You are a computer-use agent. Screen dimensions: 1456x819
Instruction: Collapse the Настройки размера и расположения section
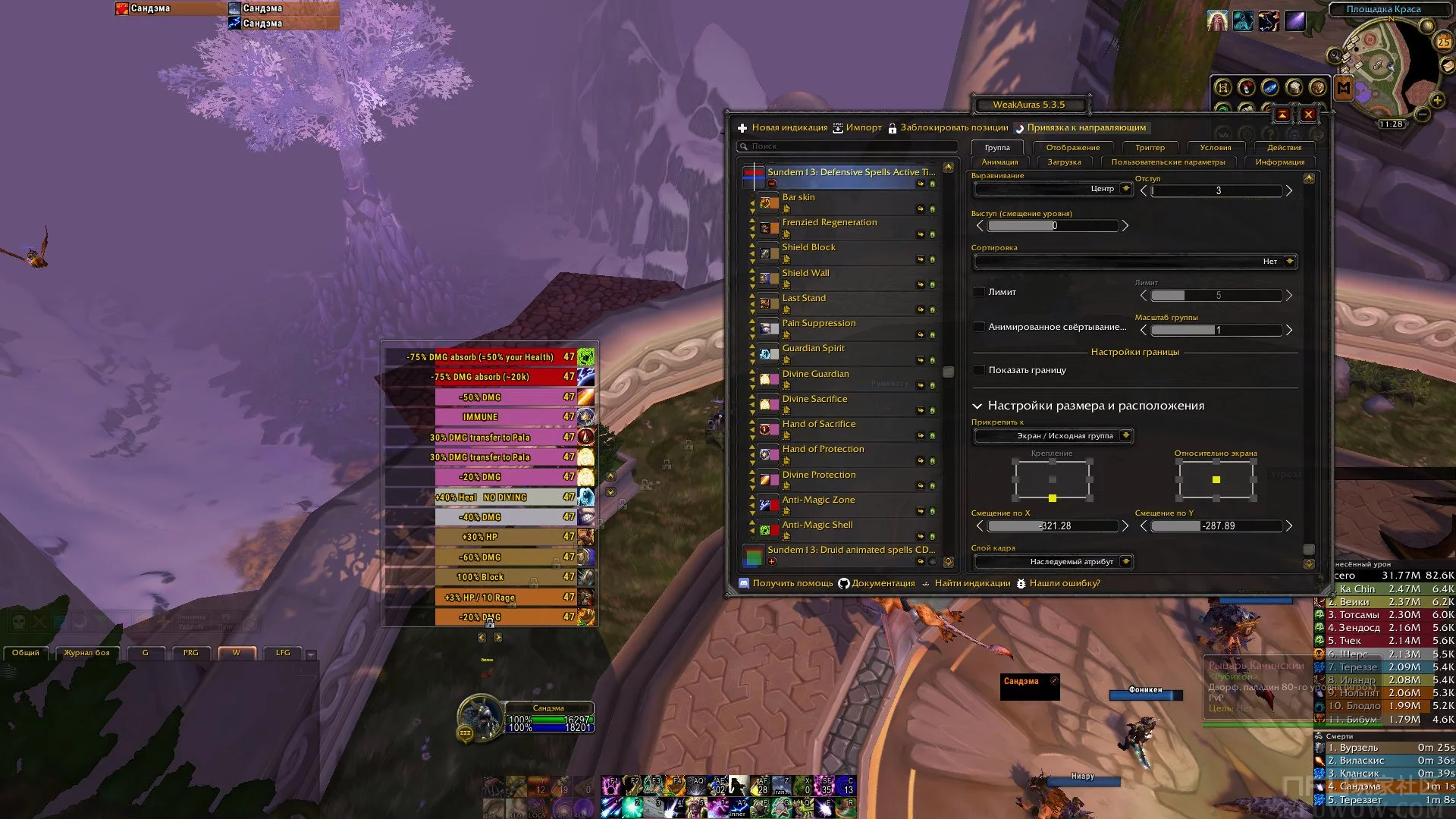(x=977, y=406)
